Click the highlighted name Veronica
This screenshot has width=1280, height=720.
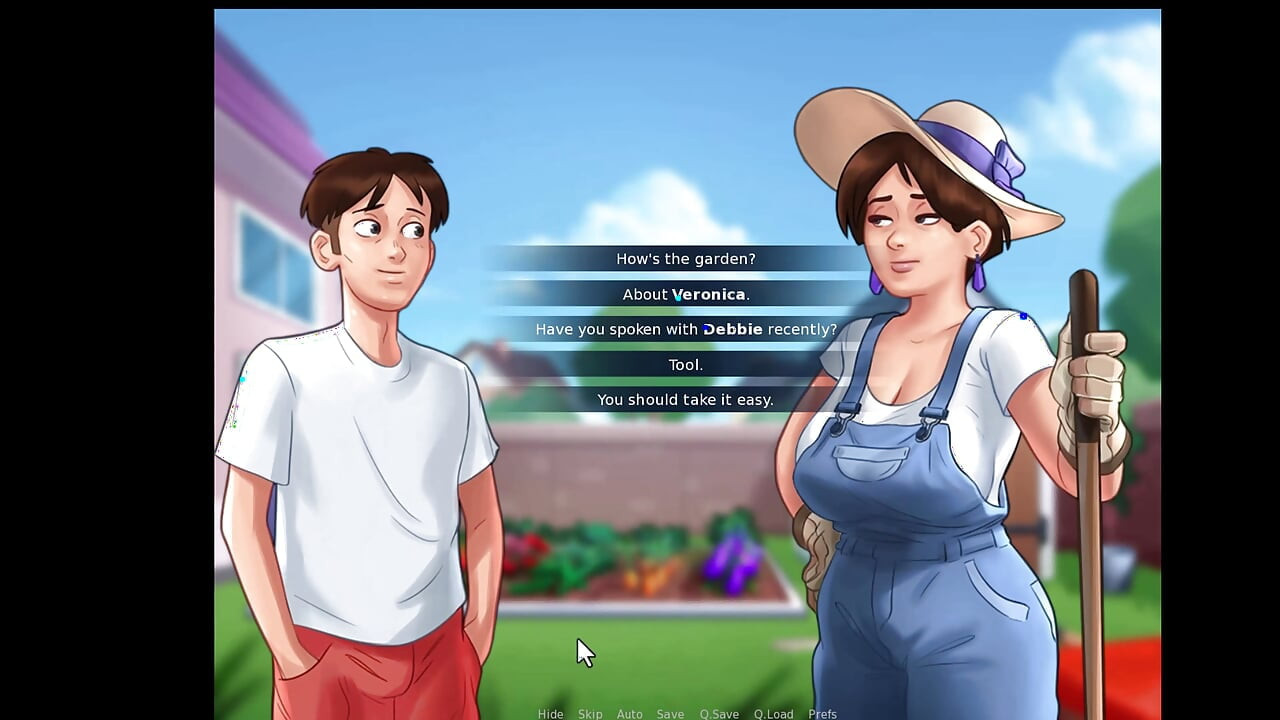[708, 294]
